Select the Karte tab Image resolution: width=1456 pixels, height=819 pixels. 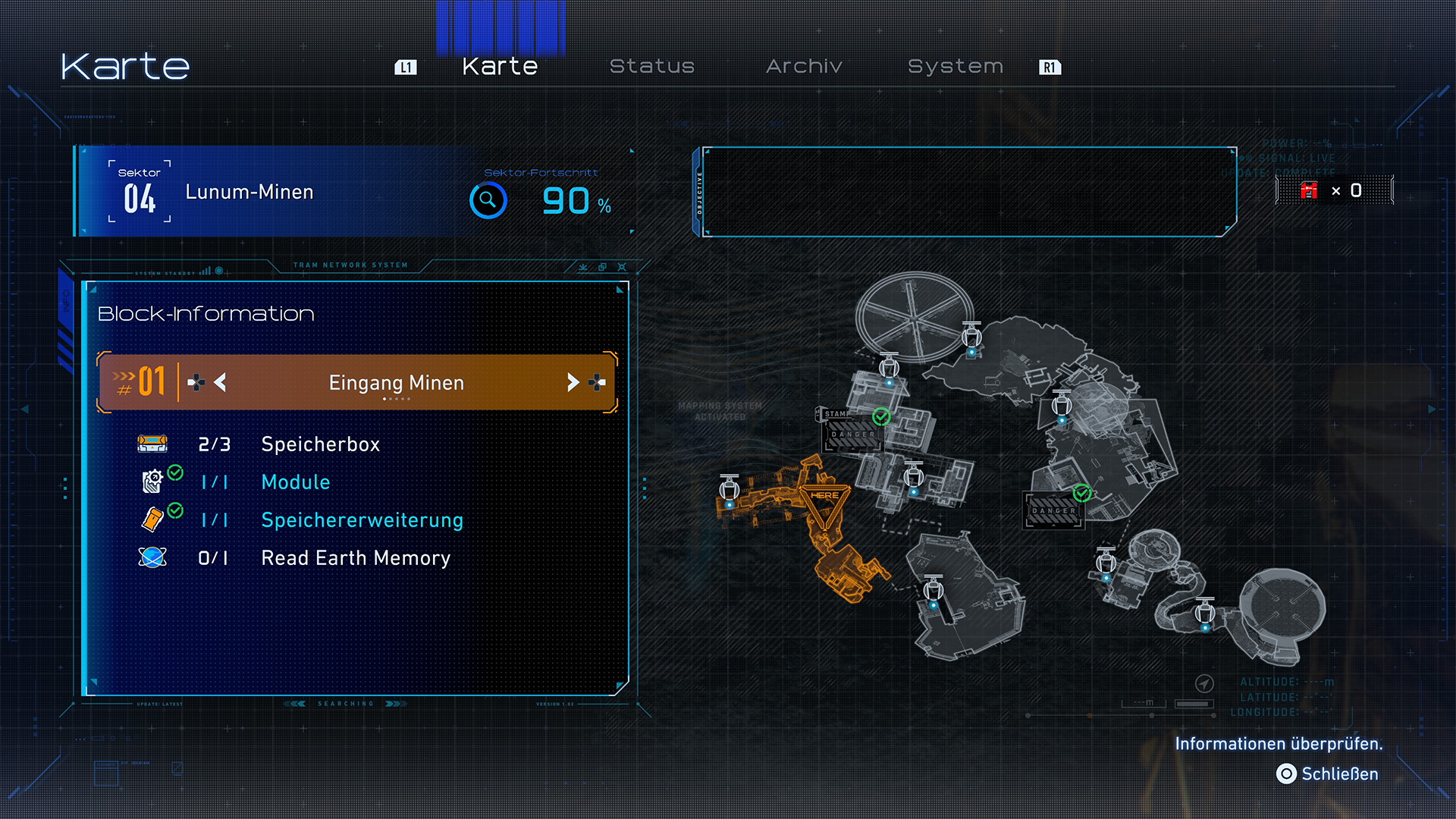tap(500, 67)
